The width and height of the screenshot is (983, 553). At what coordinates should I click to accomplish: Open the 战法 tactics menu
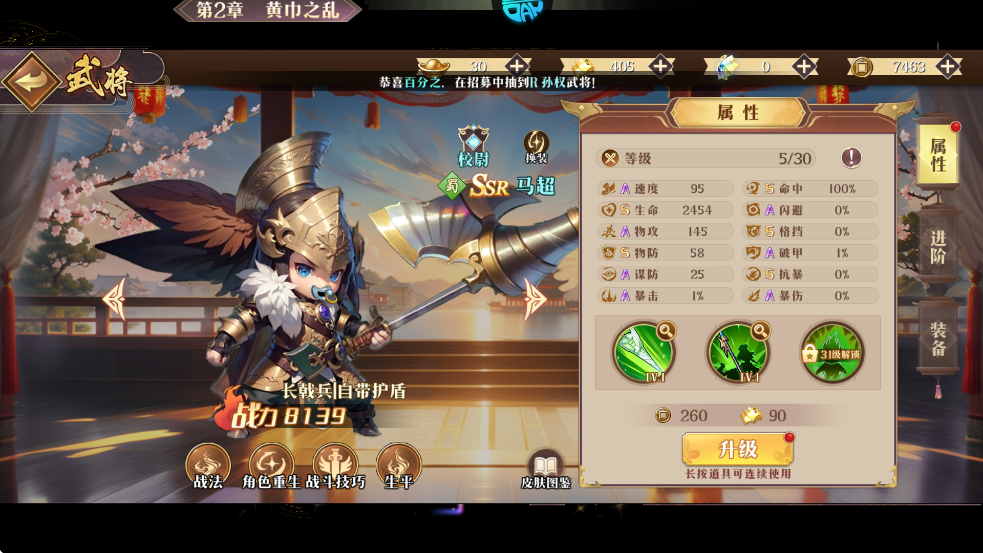click(x=208, y=467)
